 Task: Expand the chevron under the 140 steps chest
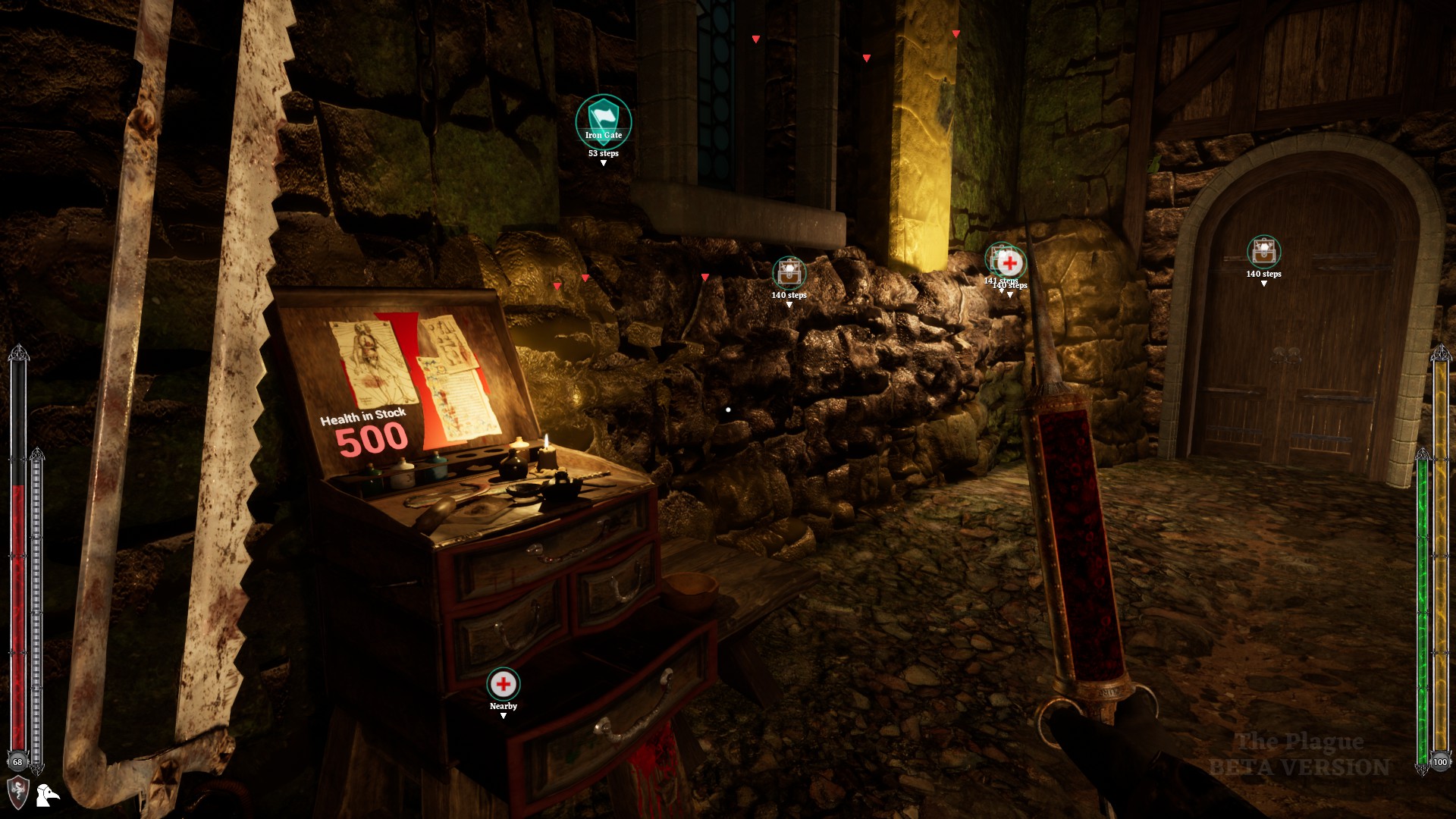pyautogui.click(x=789, y=306)
